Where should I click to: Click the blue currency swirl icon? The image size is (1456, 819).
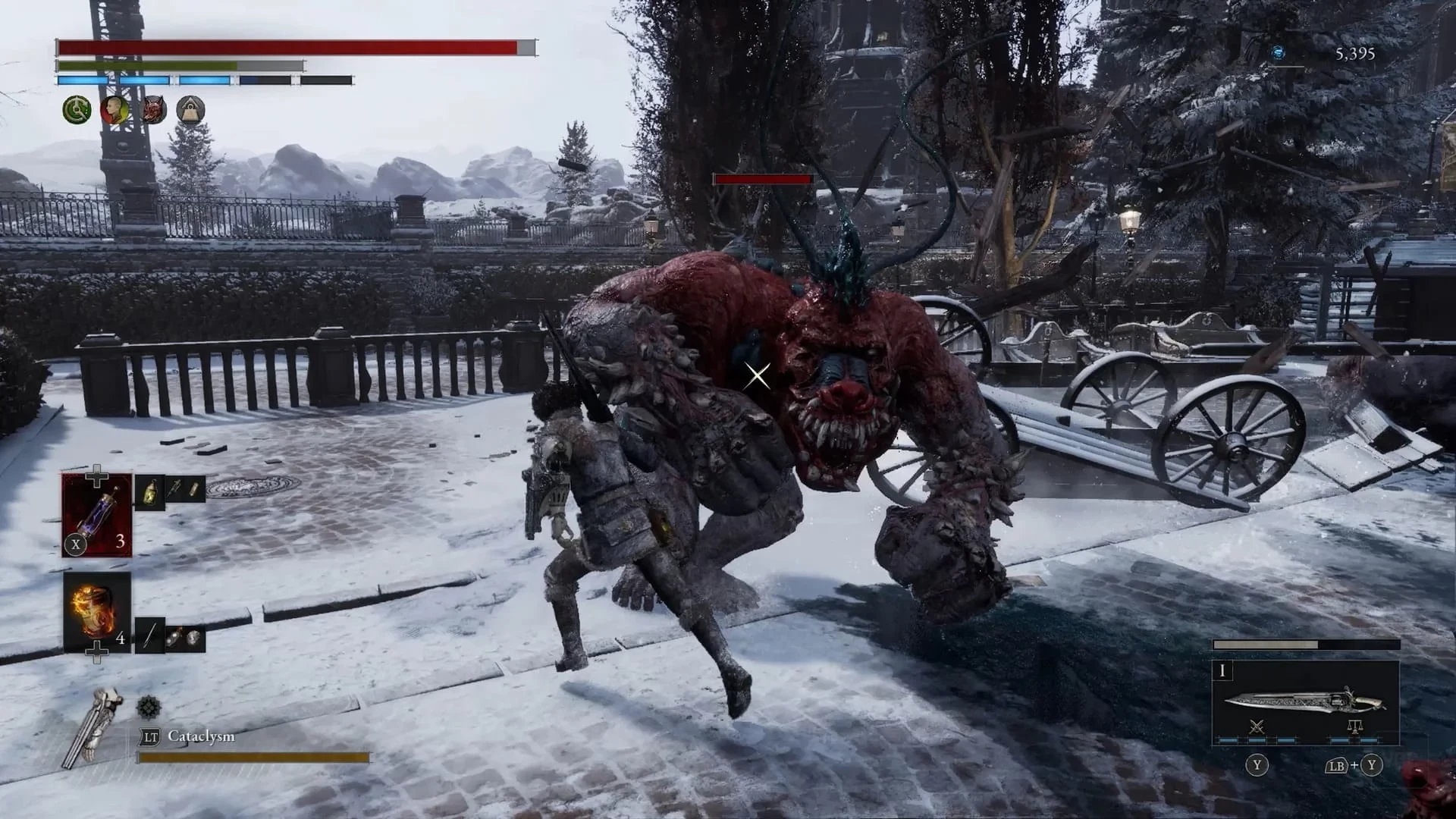click(1278, 52)
